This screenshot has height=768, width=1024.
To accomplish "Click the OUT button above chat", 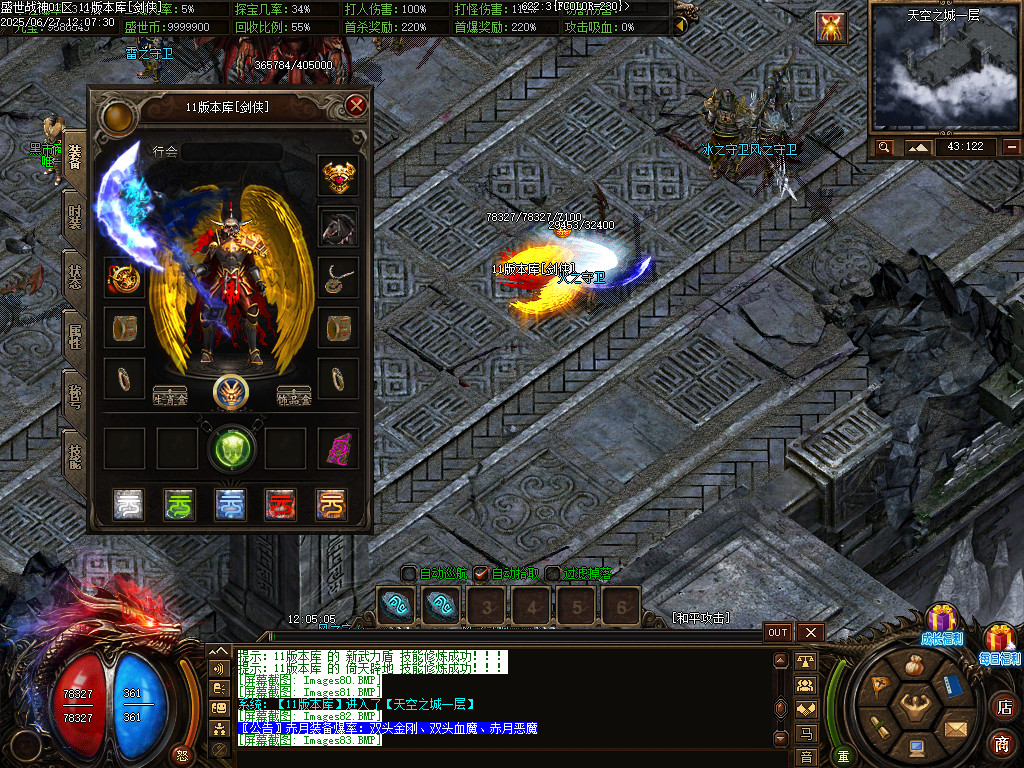I will [x=778, y=632].
